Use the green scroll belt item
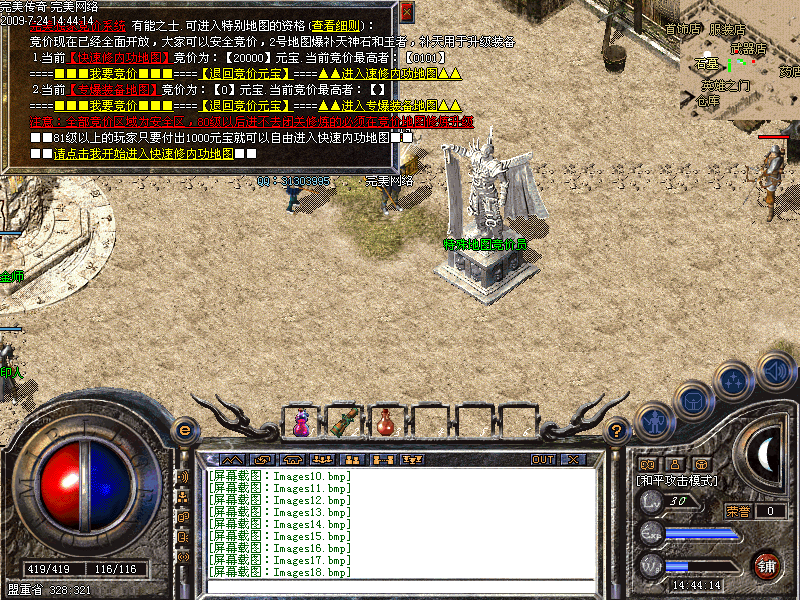 click(345, 424)
